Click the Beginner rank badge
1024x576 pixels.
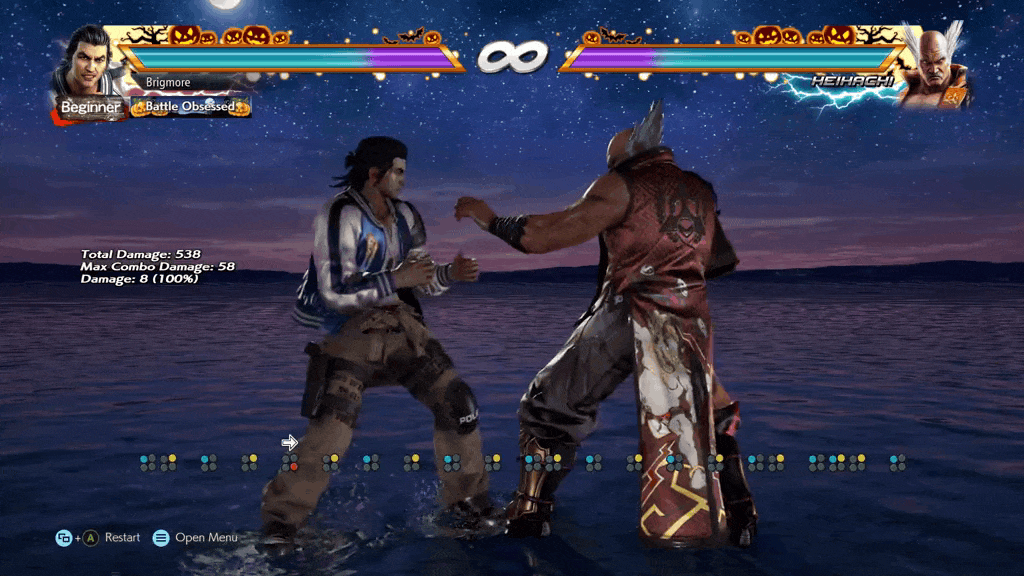point(90,107)
